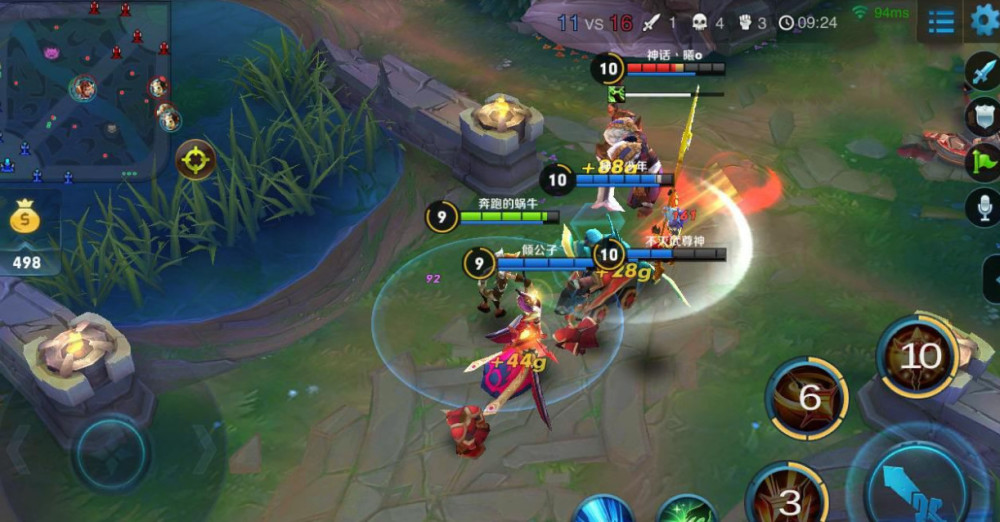Toggle the microphone voice chat
Viewport: 1000px width, 522px height.
tap(983, 207)
